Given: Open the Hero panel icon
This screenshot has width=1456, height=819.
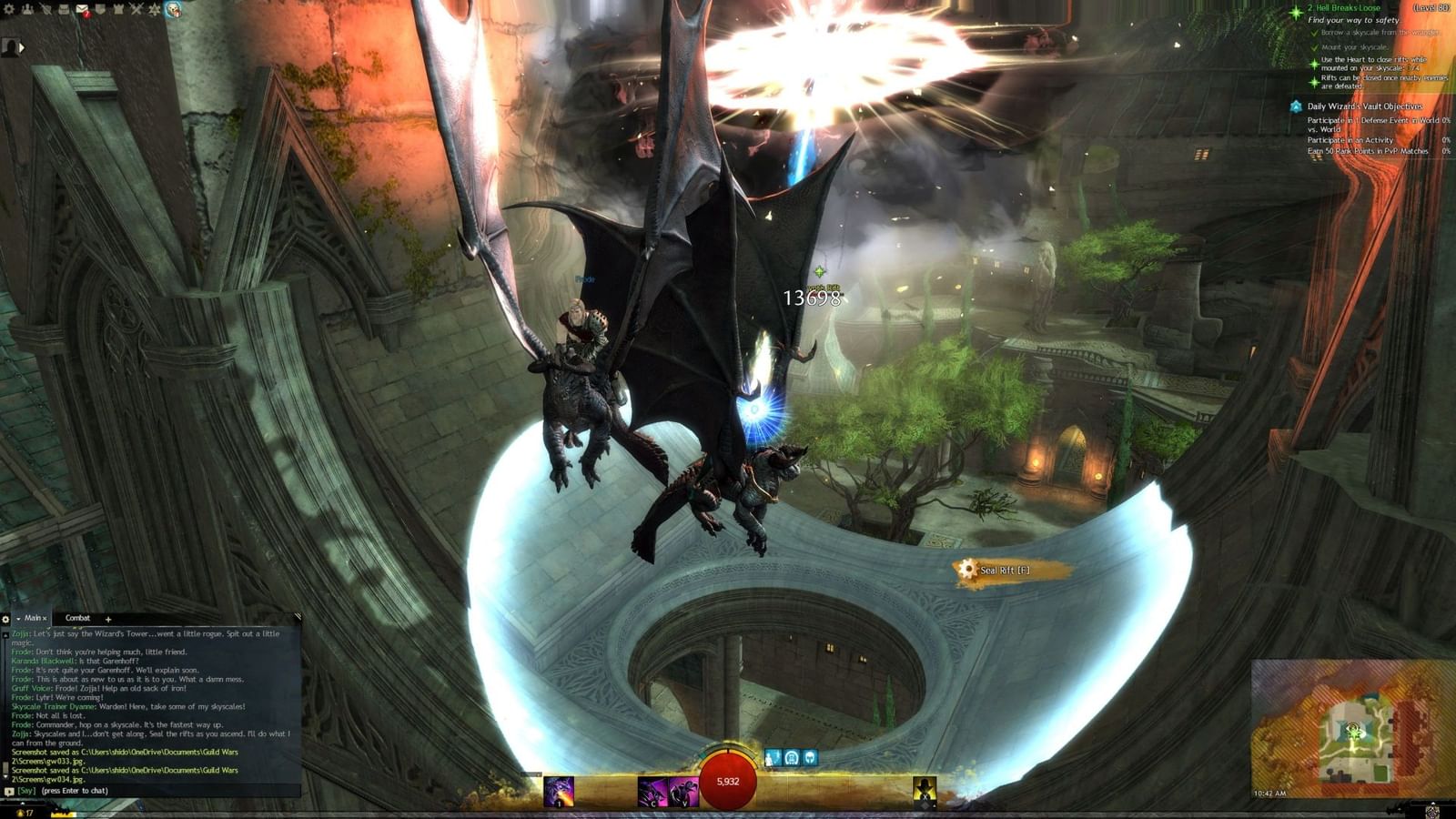Looking at the screenshot, I should click(x=46, y=10).
